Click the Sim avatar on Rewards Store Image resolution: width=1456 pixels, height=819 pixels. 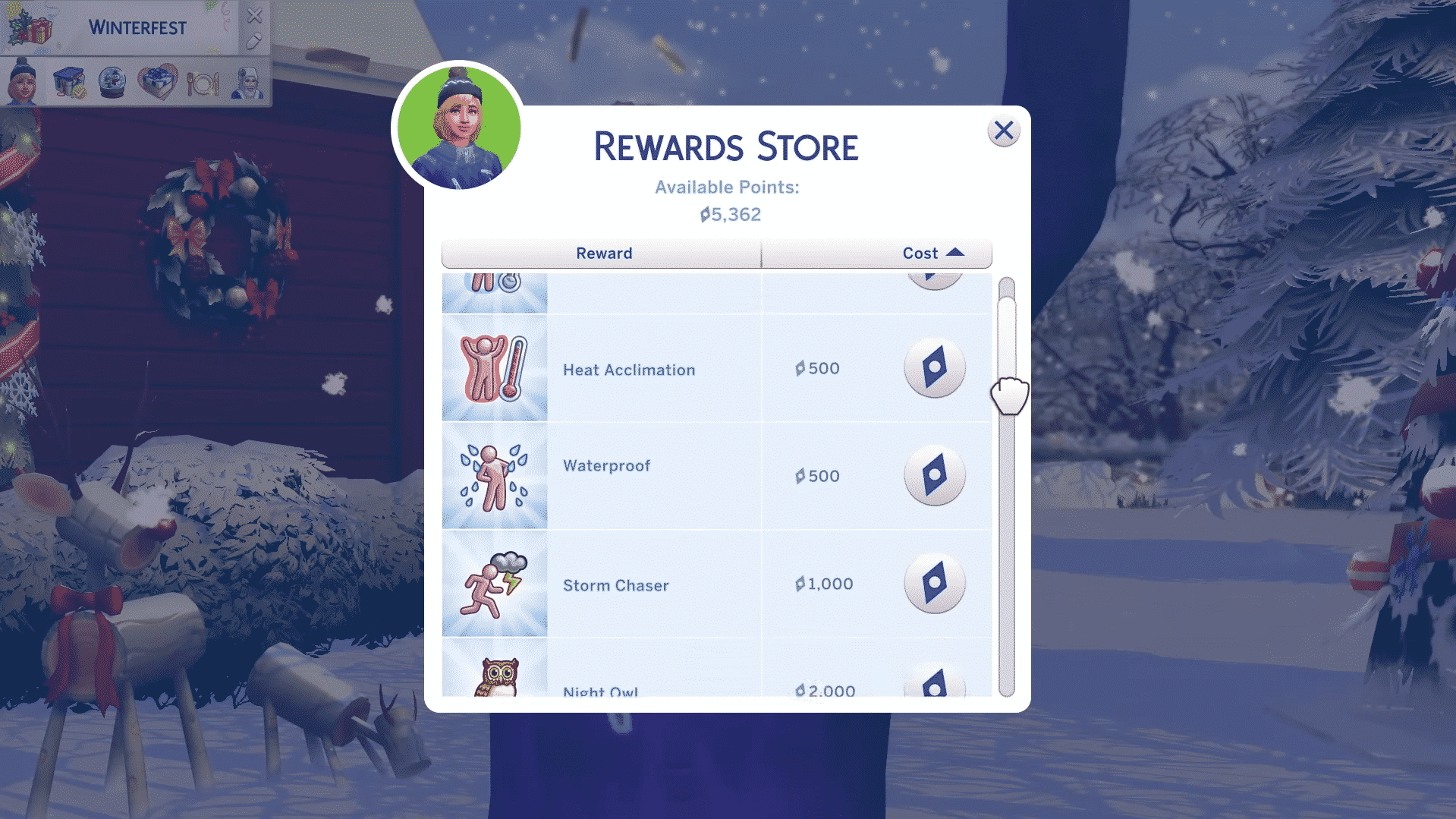click(x=459, y=127)
